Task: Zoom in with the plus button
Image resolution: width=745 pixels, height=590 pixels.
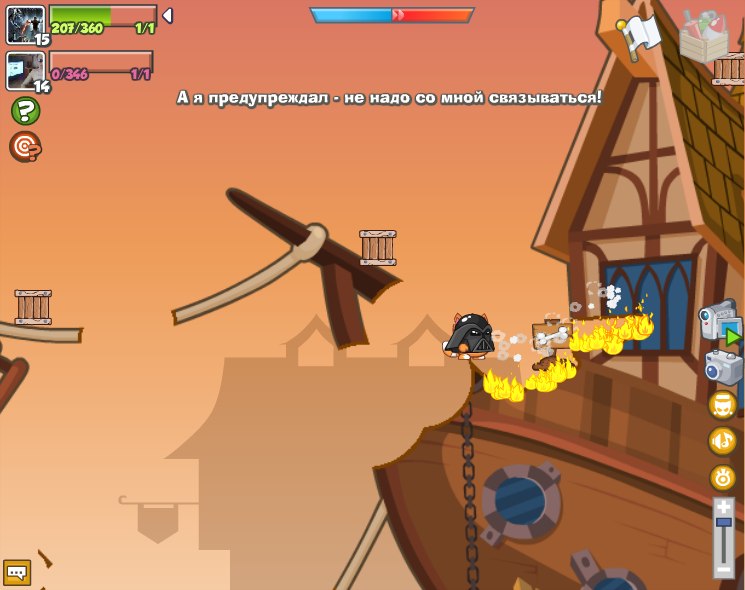Action: 724,508
